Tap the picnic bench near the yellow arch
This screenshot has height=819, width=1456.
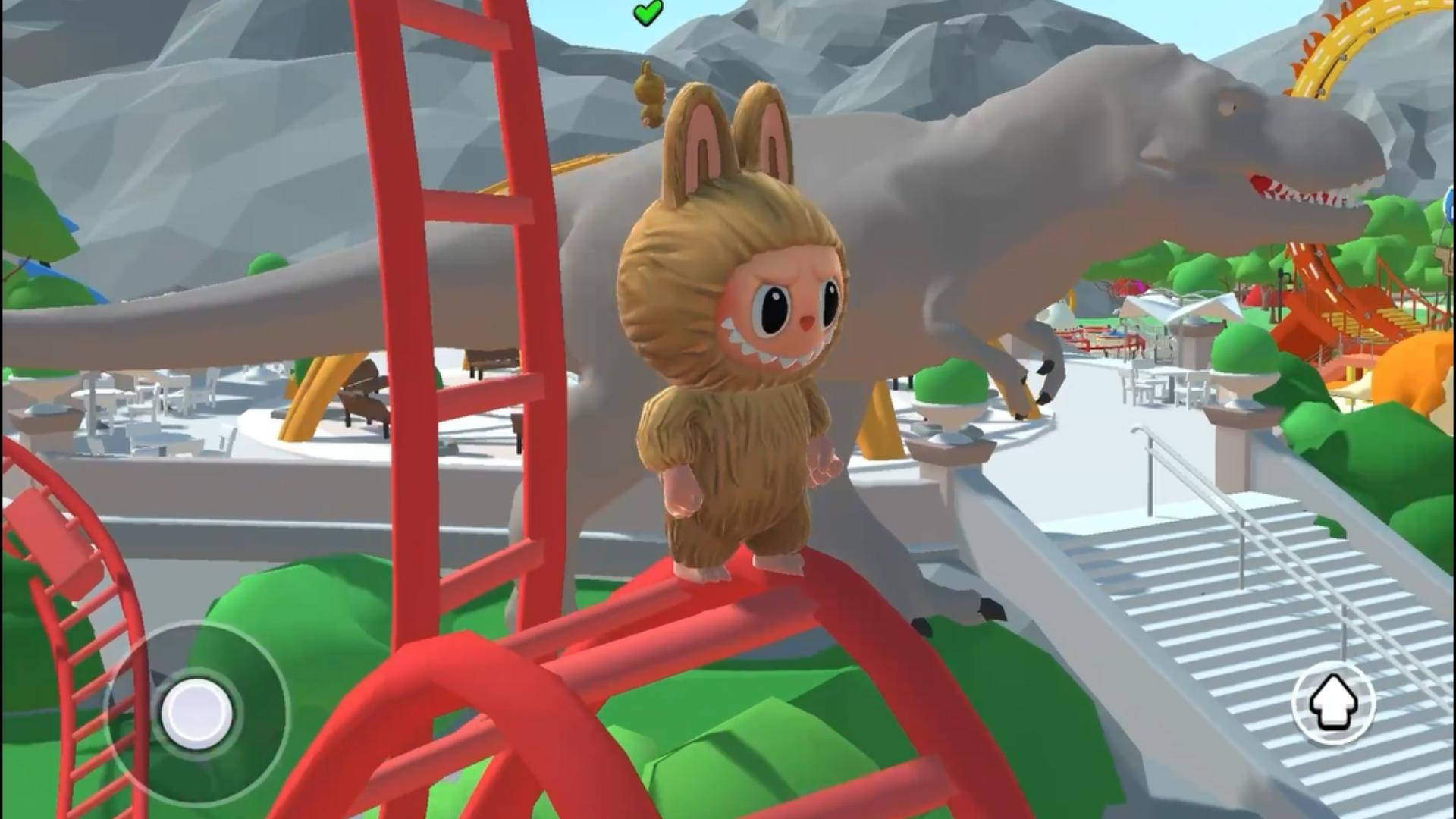[364, 394]
